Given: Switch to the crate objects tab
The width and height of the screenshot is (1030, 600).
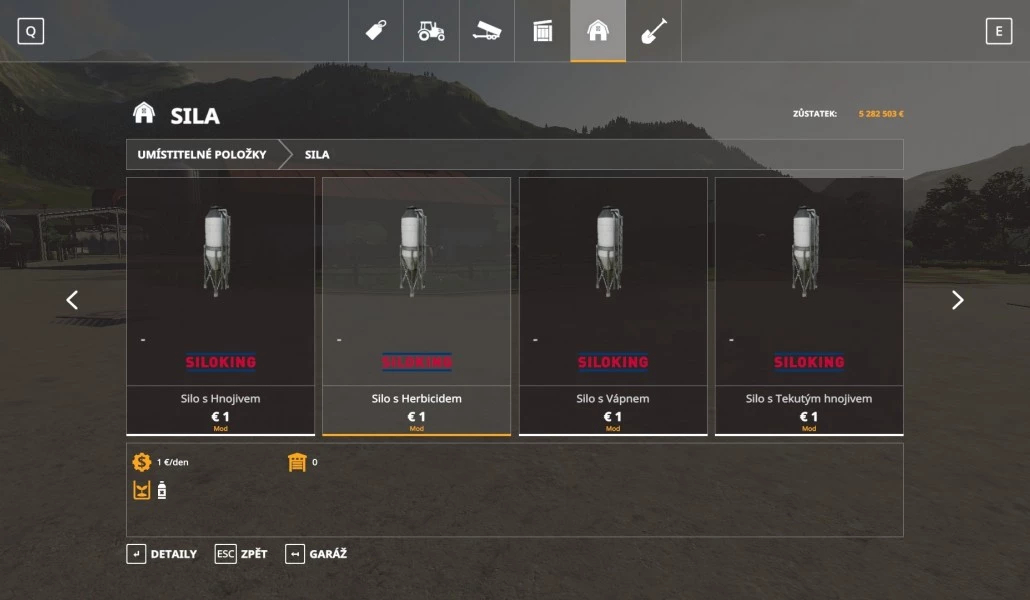Looking at the screenshot, I should click(542, 31).
